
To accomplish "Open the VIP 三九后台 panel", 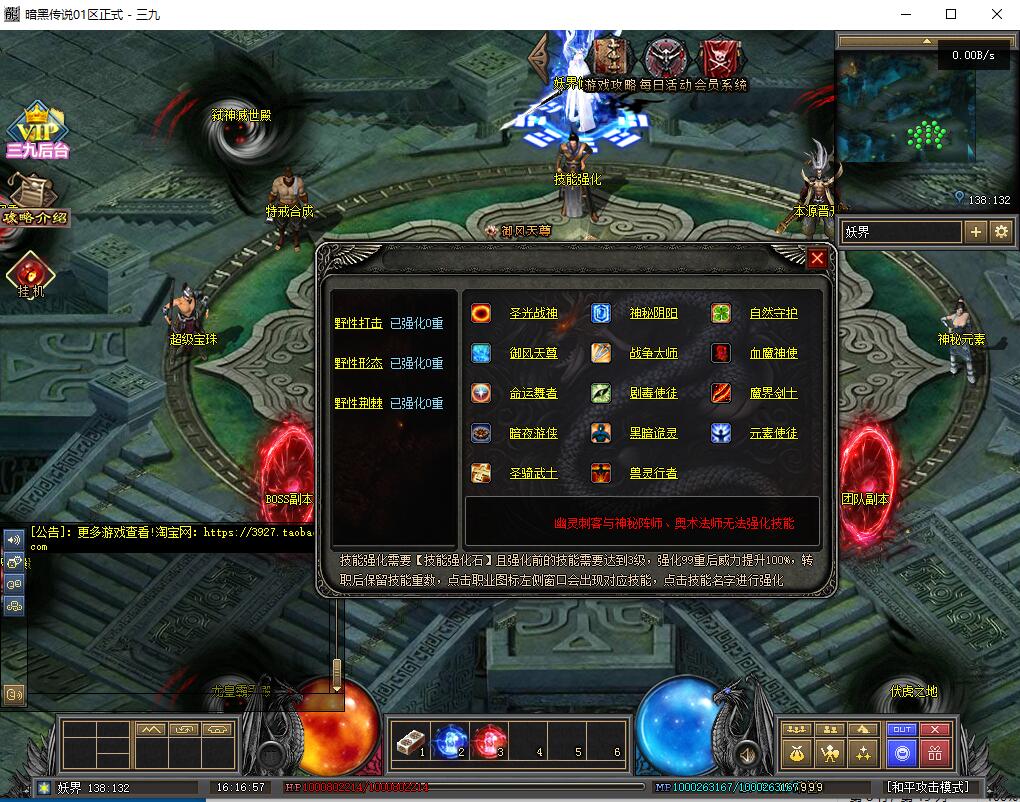I will point(37,130).
